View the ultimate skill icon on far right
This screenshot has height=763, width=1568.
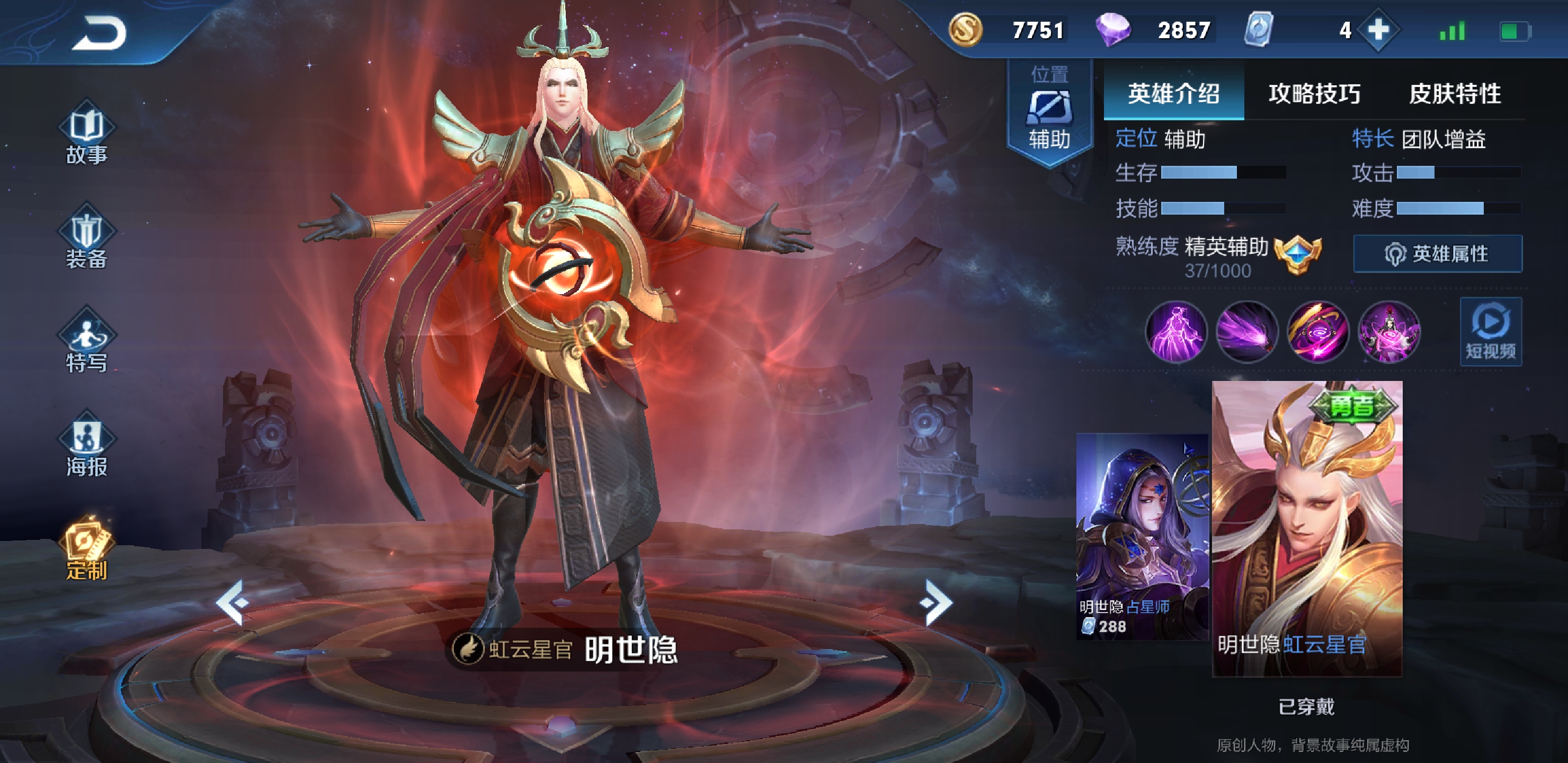pyautogui.click(x=1389, y=332)
